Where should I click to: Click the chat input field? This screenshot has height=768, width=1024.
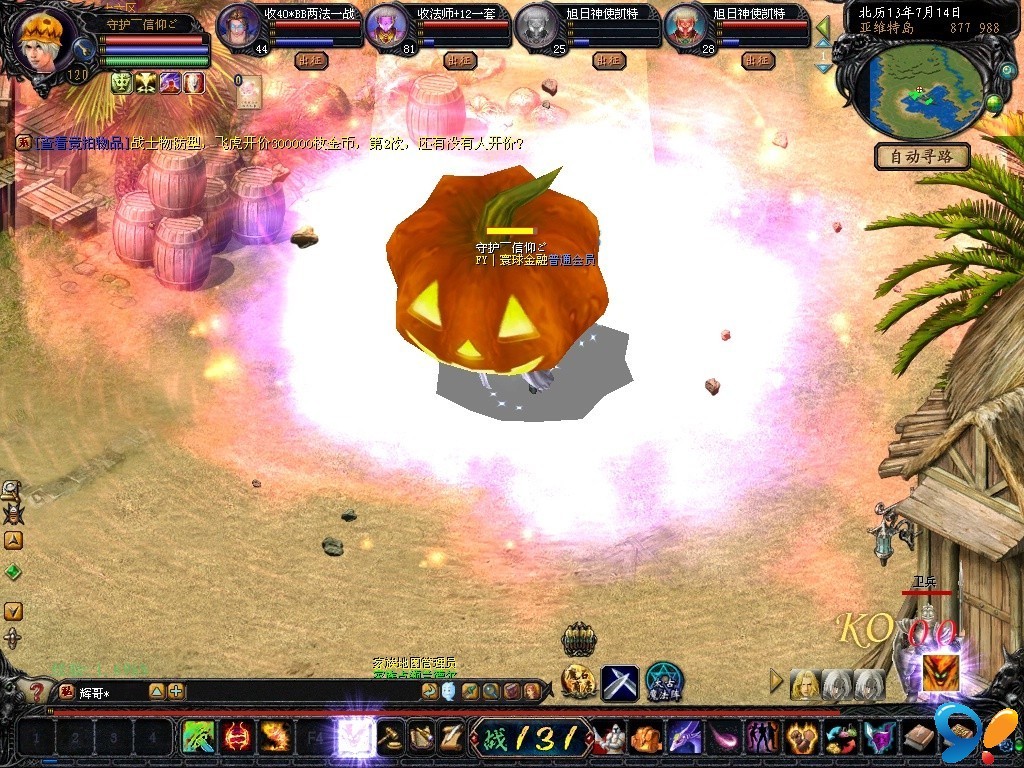tap(110, 691)
